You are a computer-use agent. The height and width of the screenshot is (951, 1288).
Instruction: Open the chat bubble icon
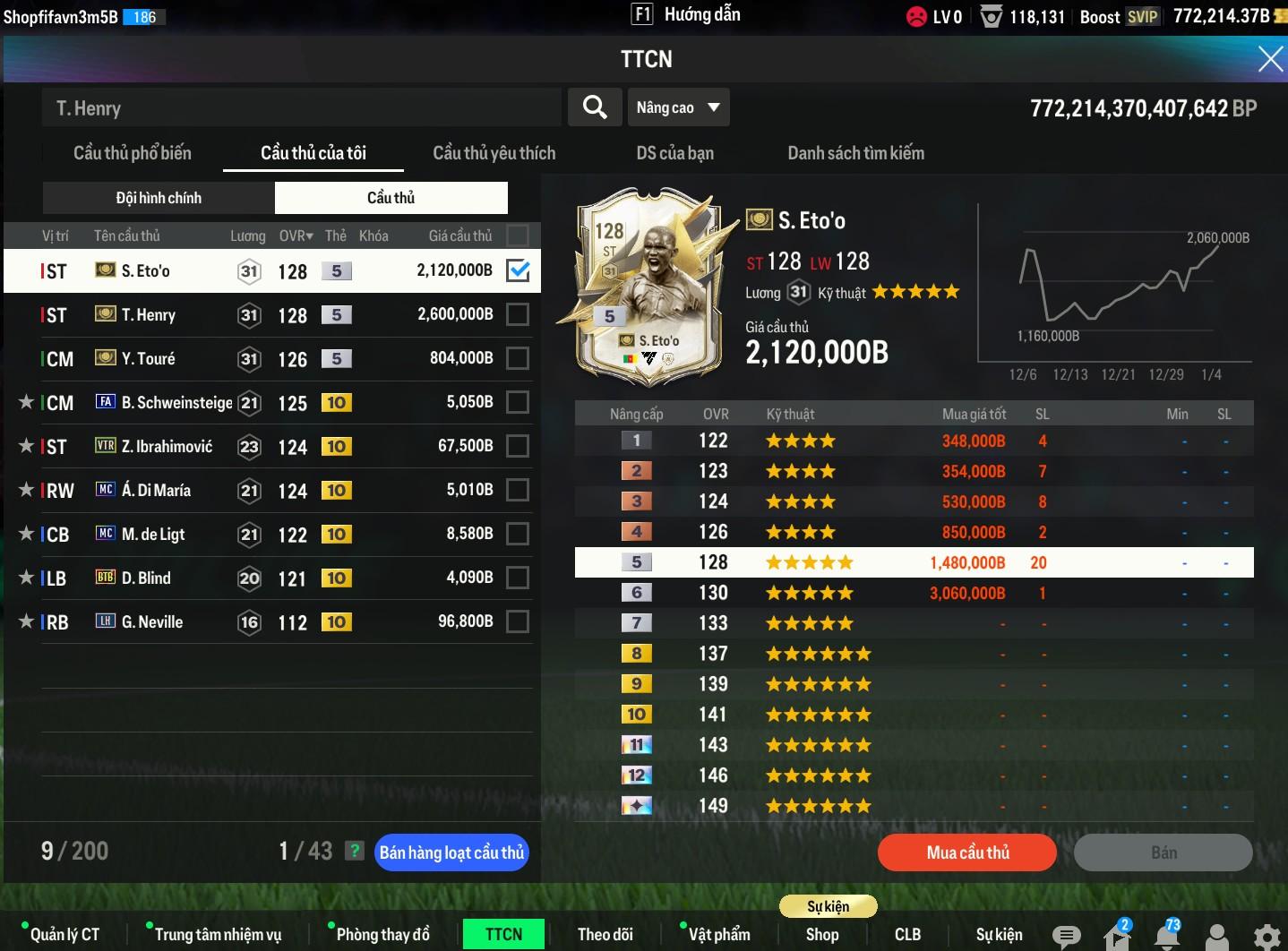[x=1066, y=936]
